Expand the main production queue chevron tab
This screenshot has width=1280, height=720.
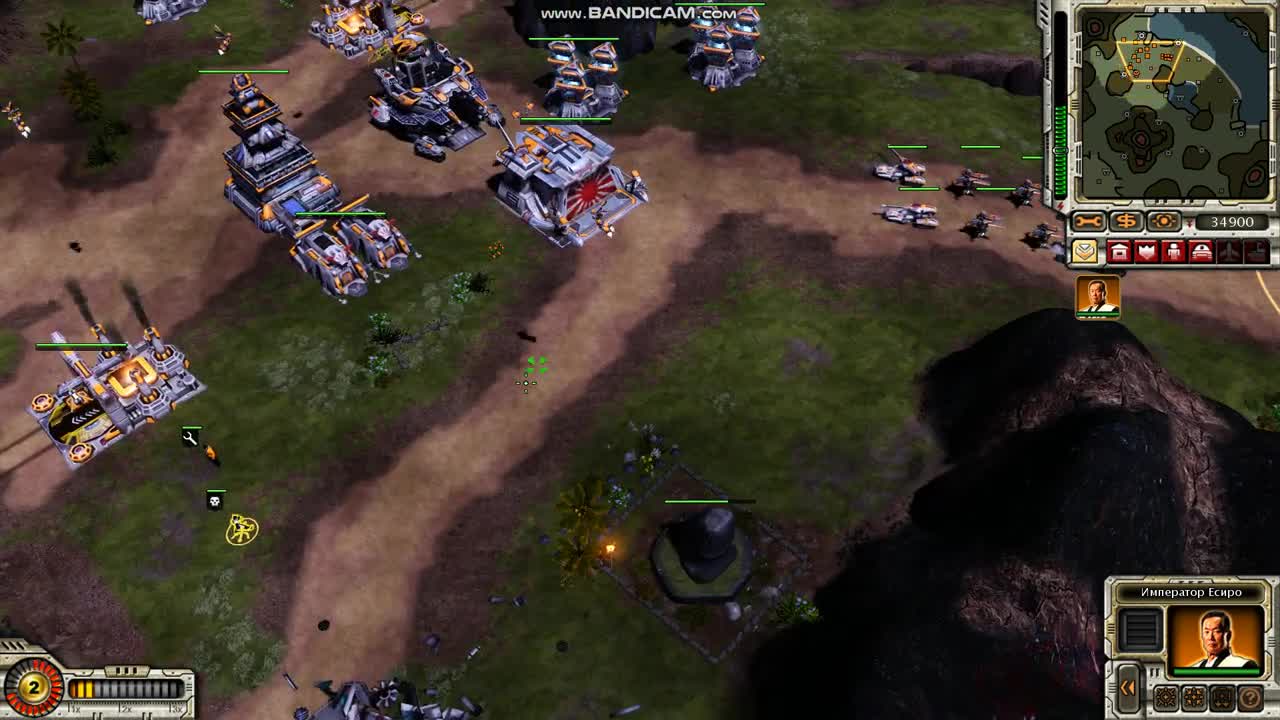tap(1085, 252)
